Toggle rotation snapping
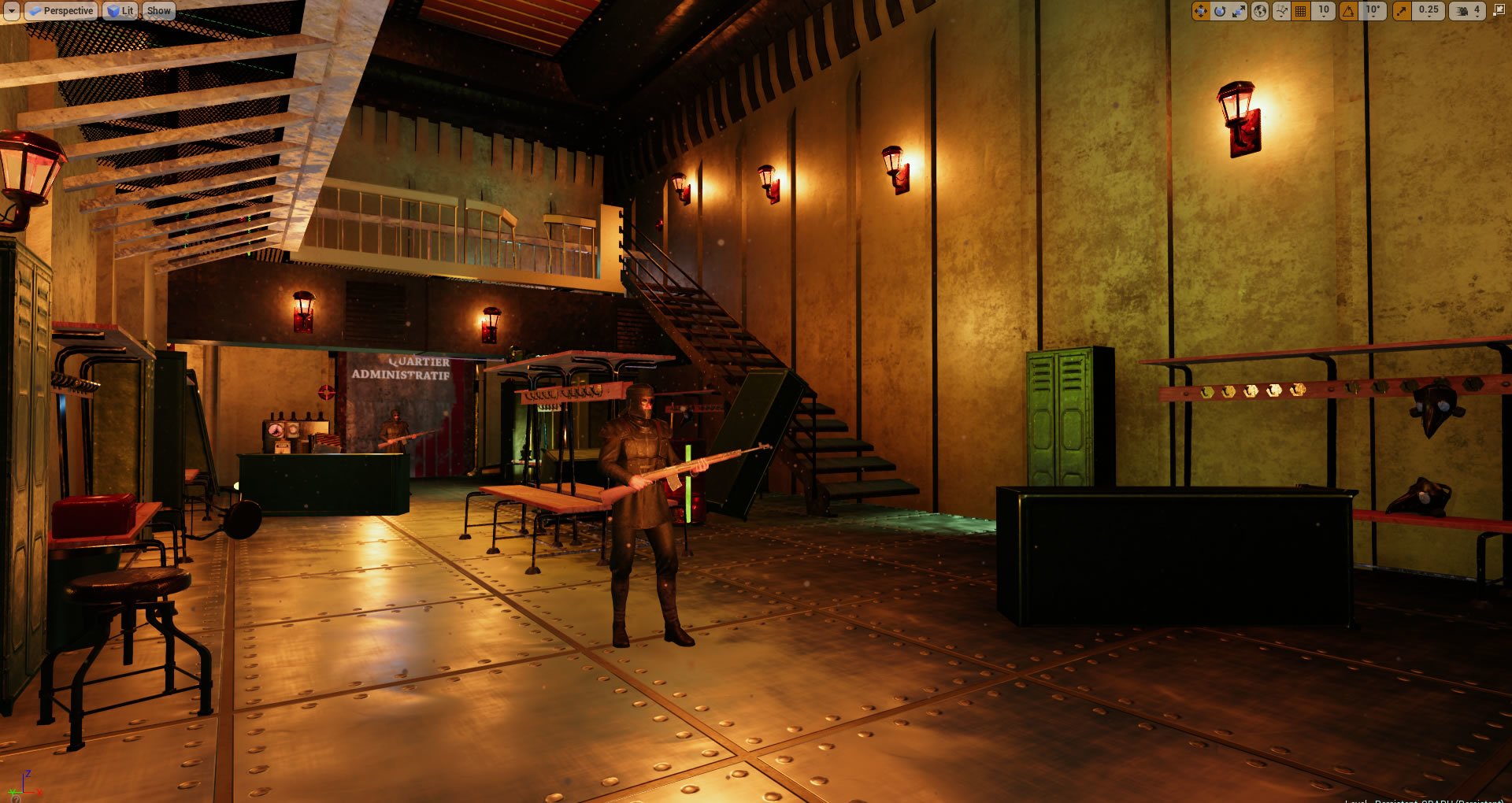The height and width of the screenshot is (803, 1512). (1346, 11)
